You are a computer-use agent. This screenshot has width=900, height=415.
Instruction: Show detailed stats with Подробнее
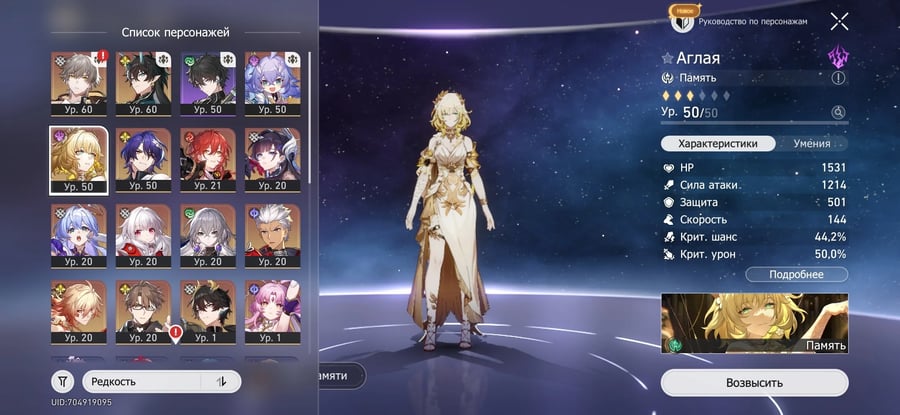coord(796,274)
